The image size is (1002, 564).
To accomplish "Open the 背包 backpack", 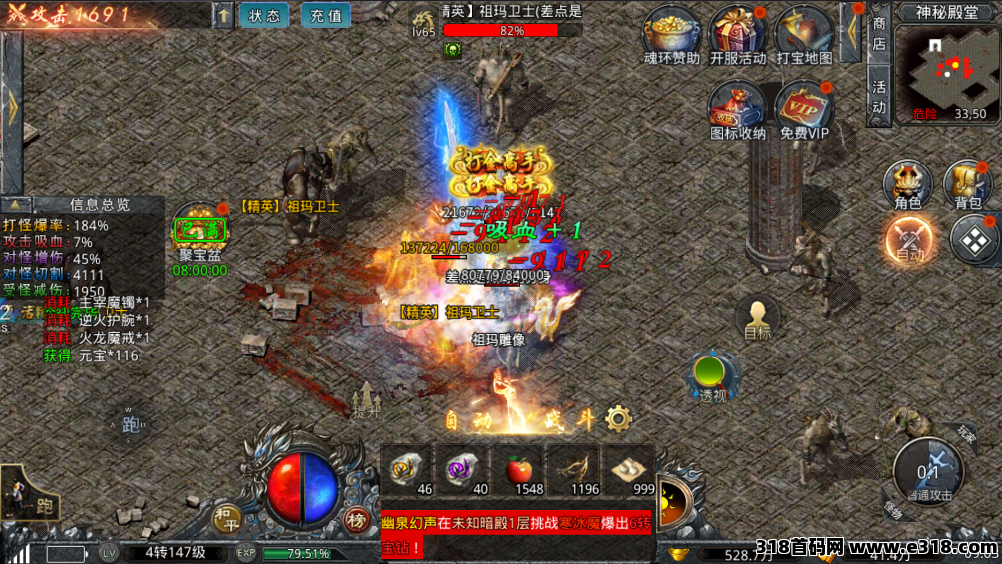I will [x=968, y=185].
